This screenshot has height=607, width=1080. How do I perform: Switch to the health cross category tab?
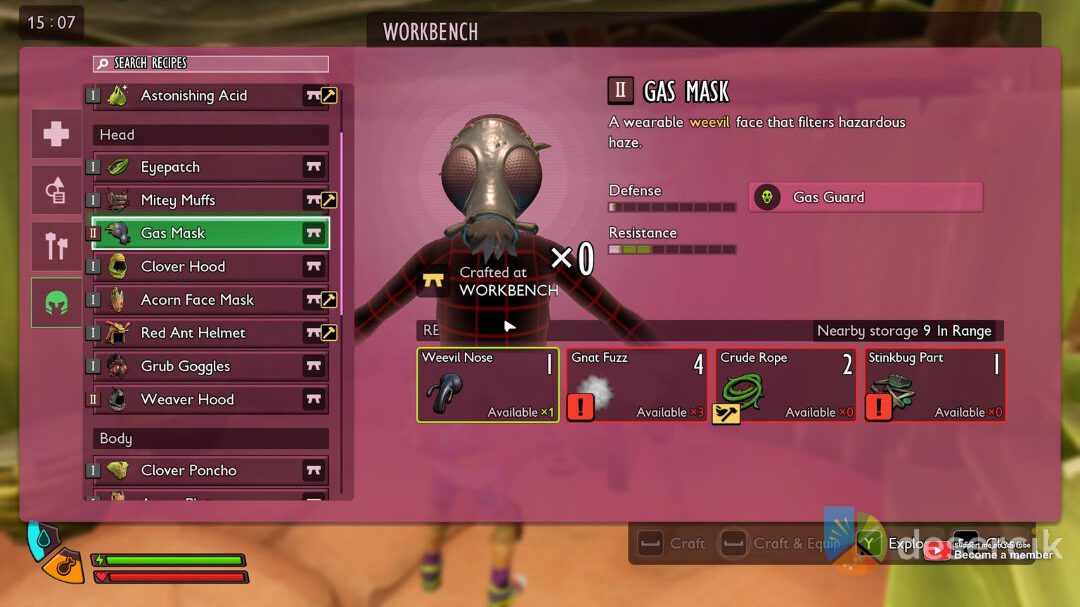pyautogui.click(x=56, y=134)
